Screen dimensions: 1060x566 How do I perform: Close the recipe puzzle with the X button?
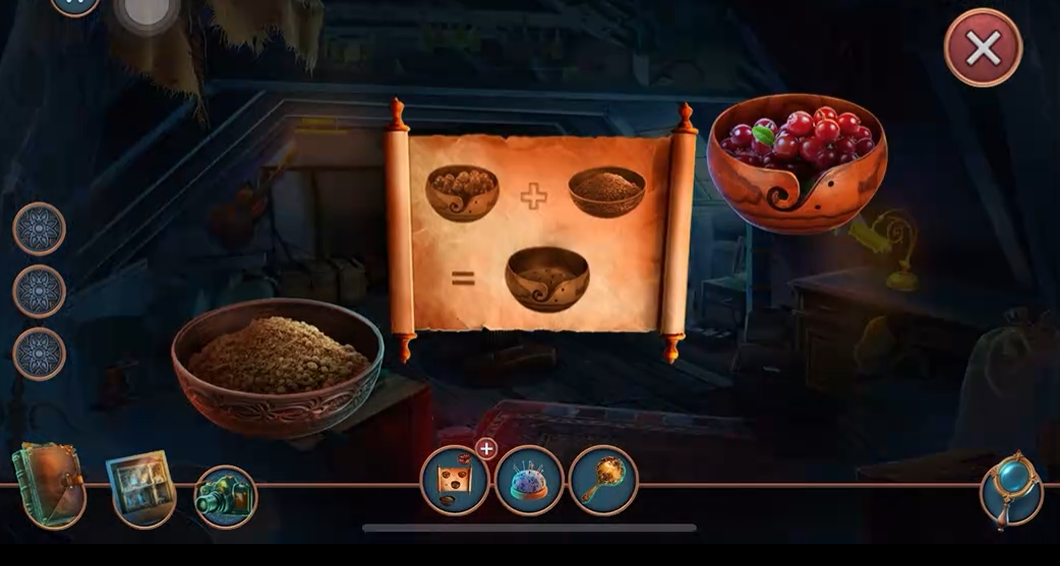[983, 48]
